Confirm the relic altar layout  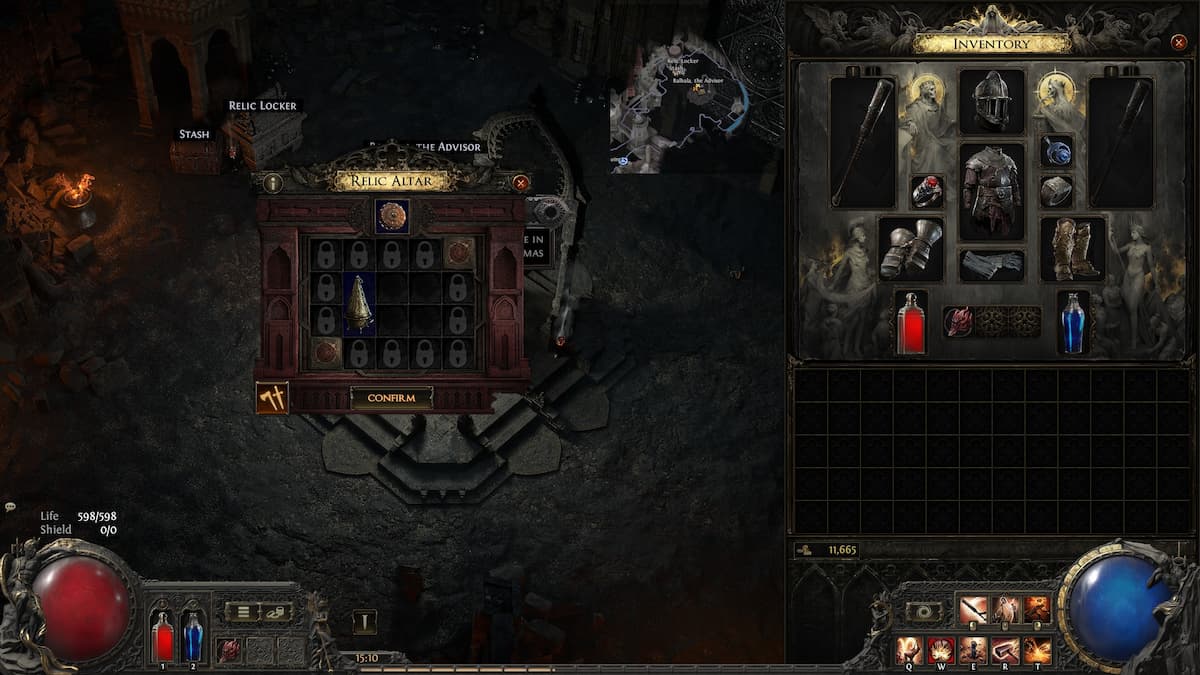391,398
